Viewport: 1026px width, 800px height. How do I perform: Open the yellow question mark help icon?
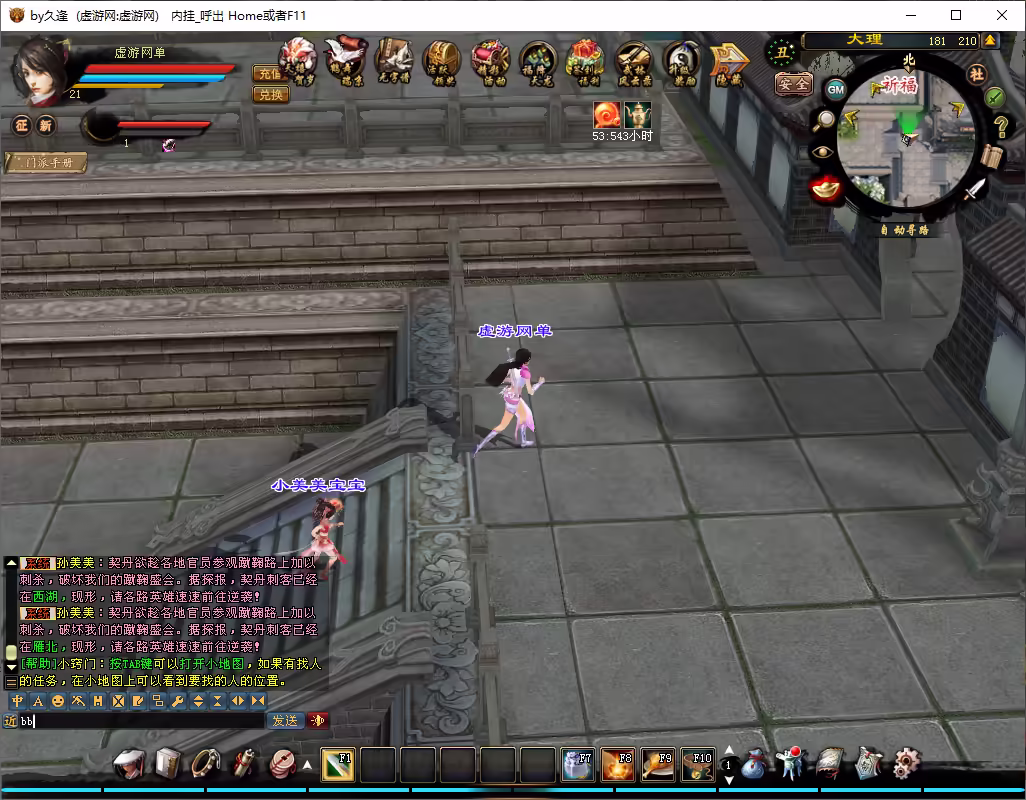(1000, 127)
